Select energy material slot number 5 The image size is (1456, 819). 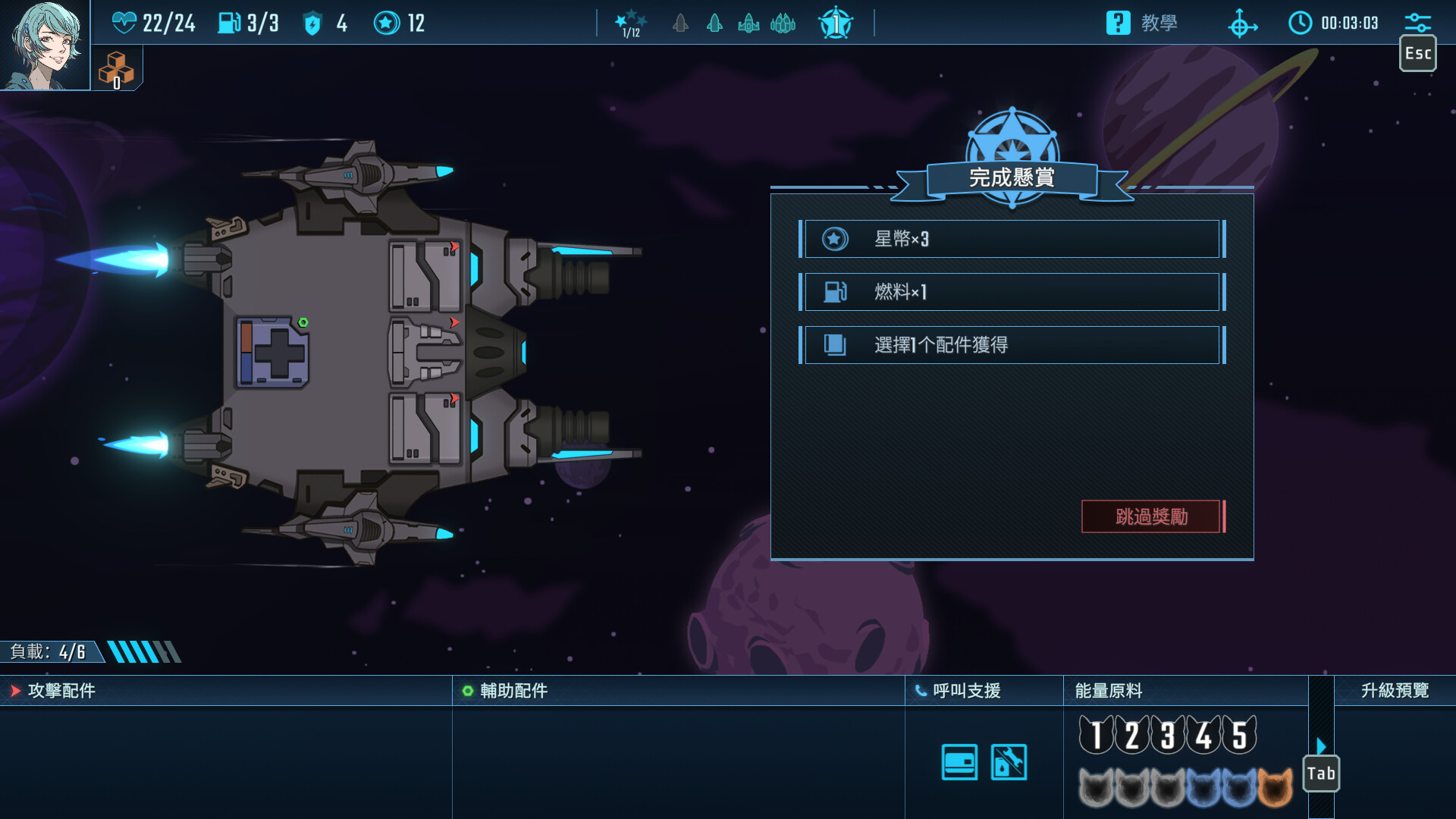tap(1240, 735)
